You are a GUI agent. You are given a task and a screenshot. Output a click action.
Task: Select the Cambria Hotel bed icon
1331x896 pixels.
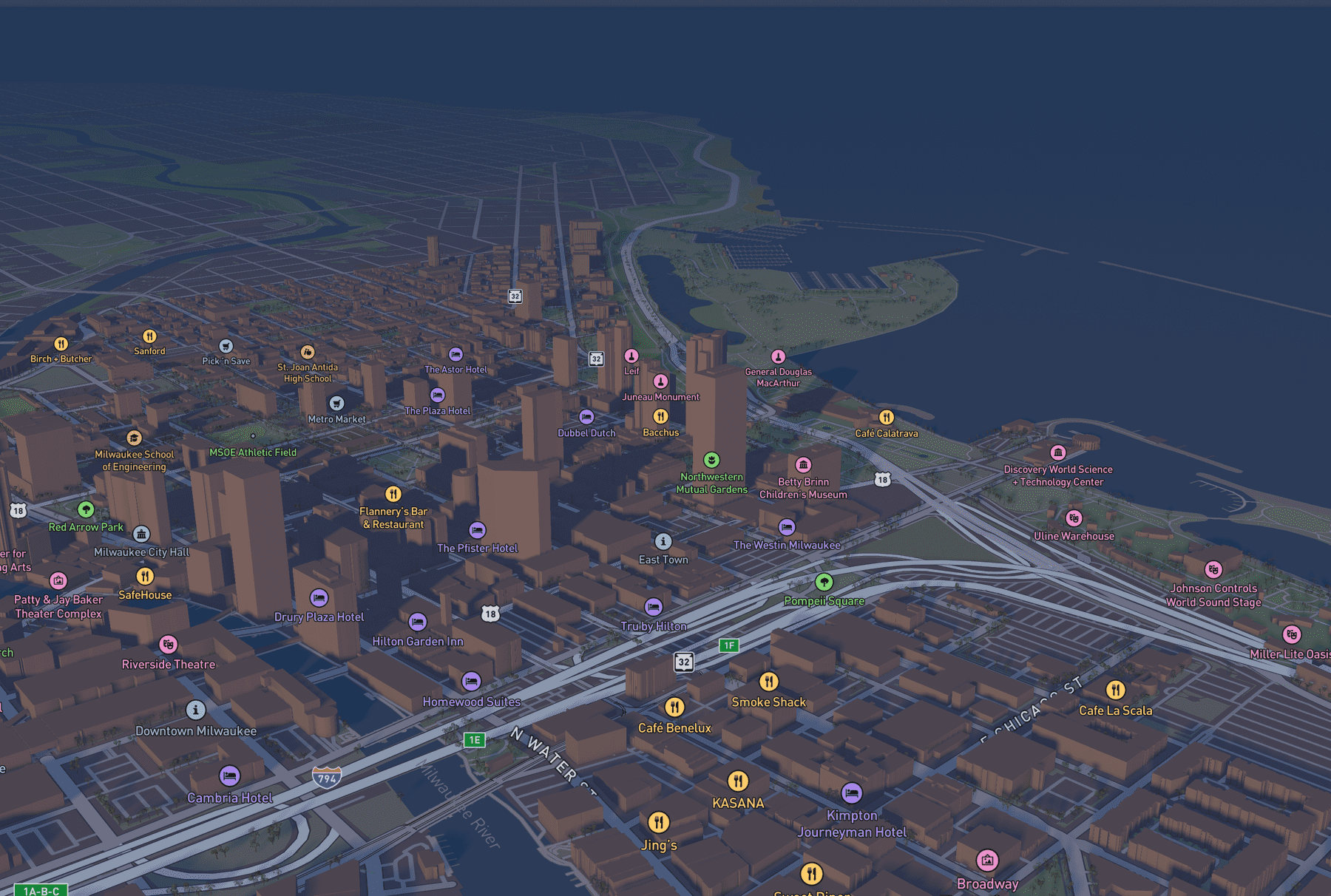(x=230, y=775)
